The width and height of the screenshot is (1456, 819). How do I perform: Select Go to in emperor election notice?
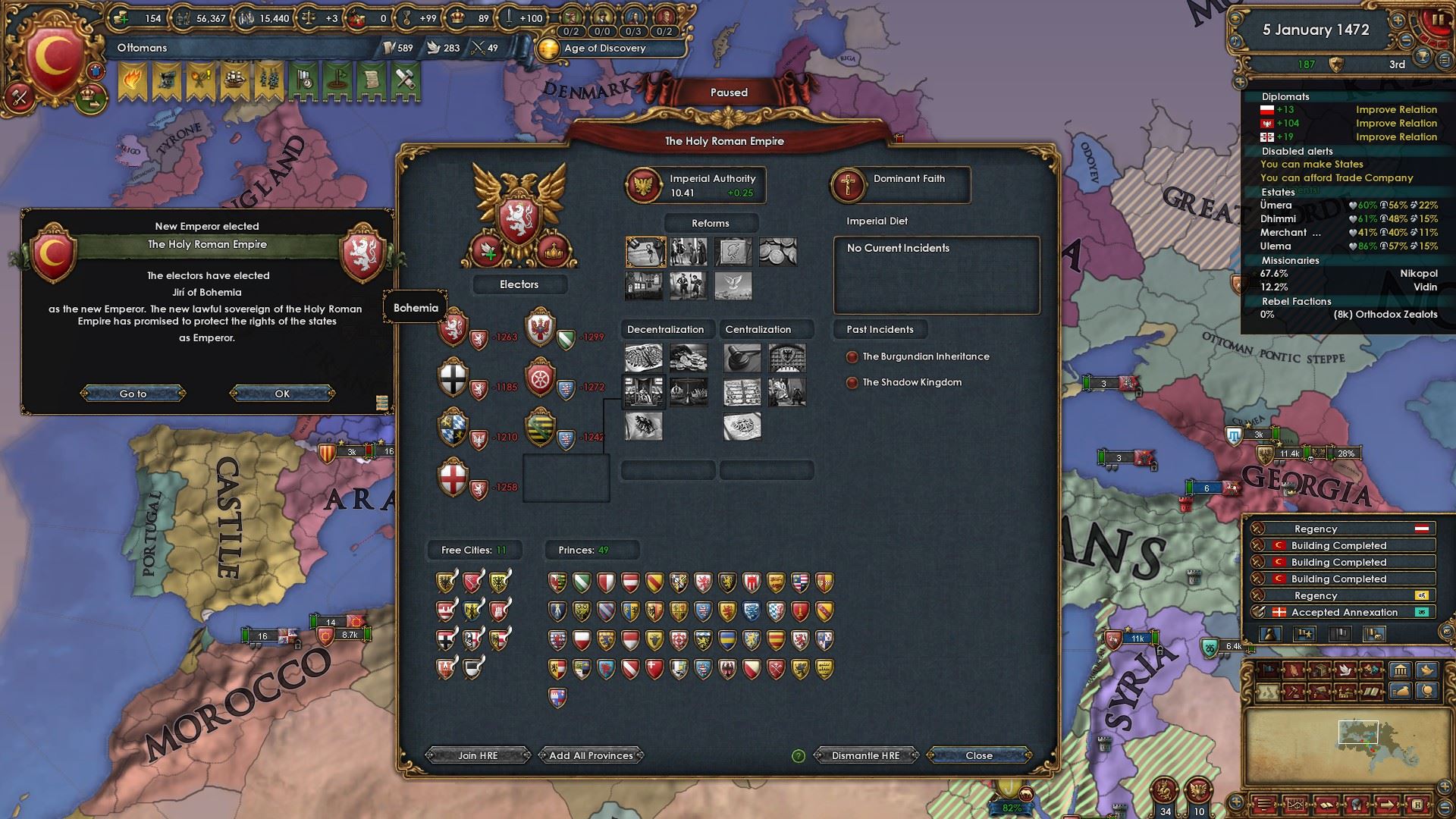[133, 394]
